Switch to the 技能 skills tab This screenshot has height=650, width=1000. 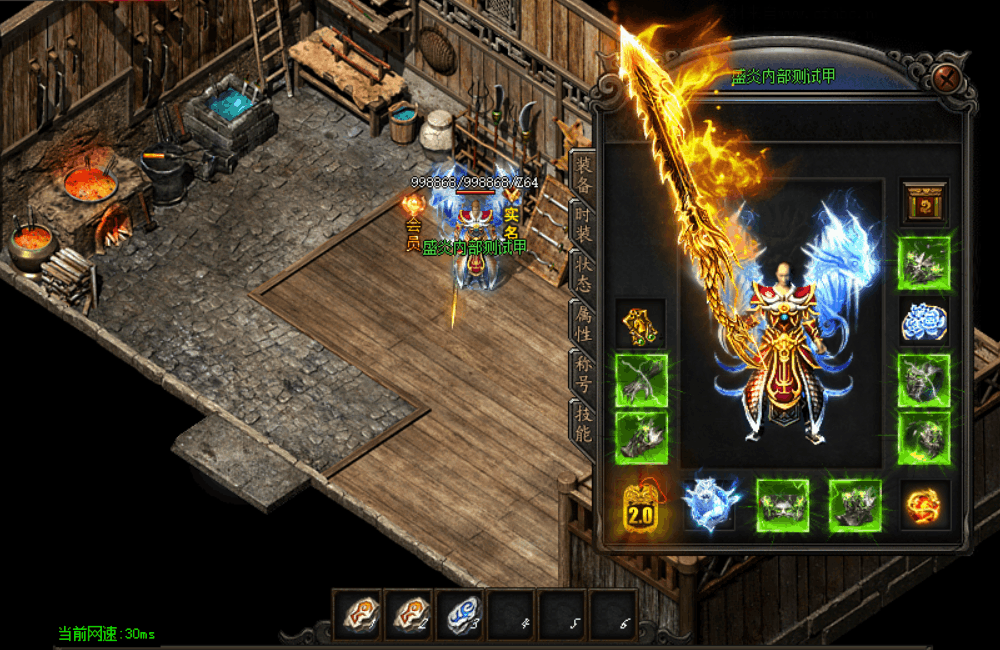point(583,421)
